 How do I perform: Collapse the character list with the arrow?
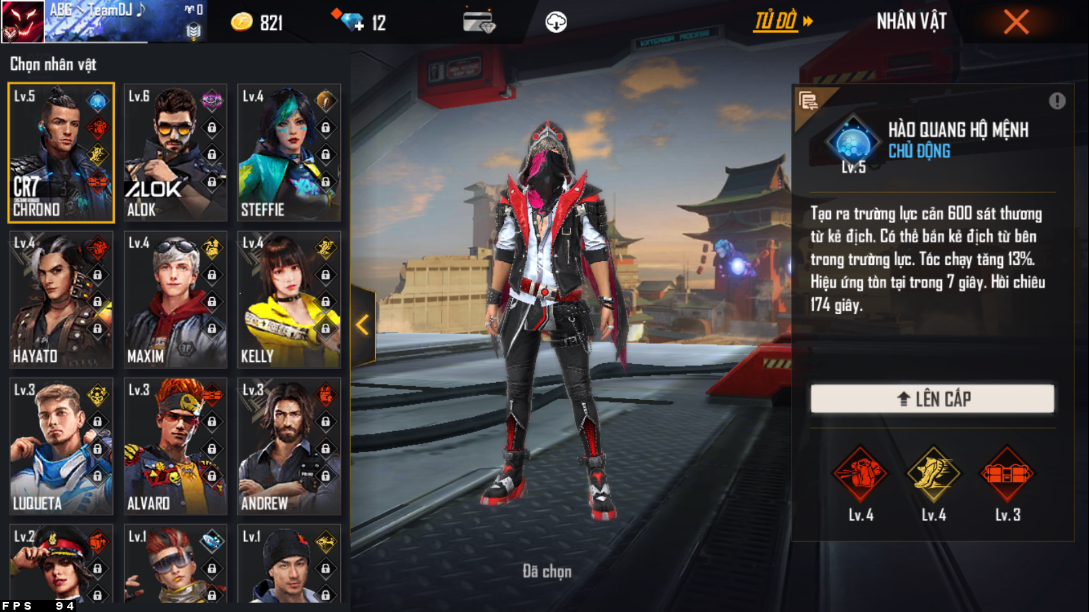pyautogui.click(x=362, y=325)
